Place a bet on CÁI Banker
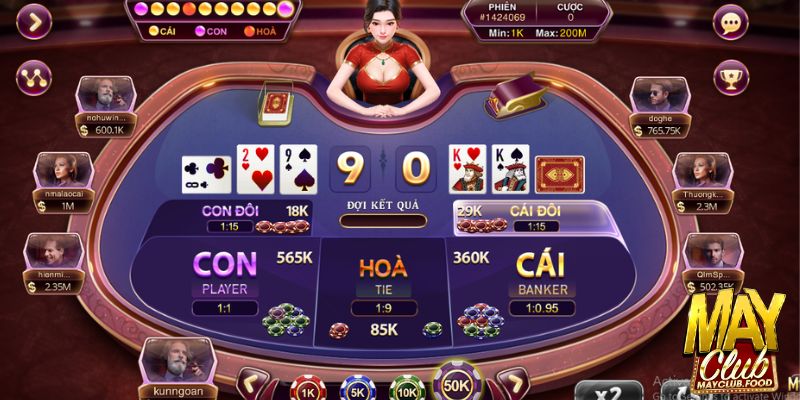This screenshot has height=400, width=800. 541,280
